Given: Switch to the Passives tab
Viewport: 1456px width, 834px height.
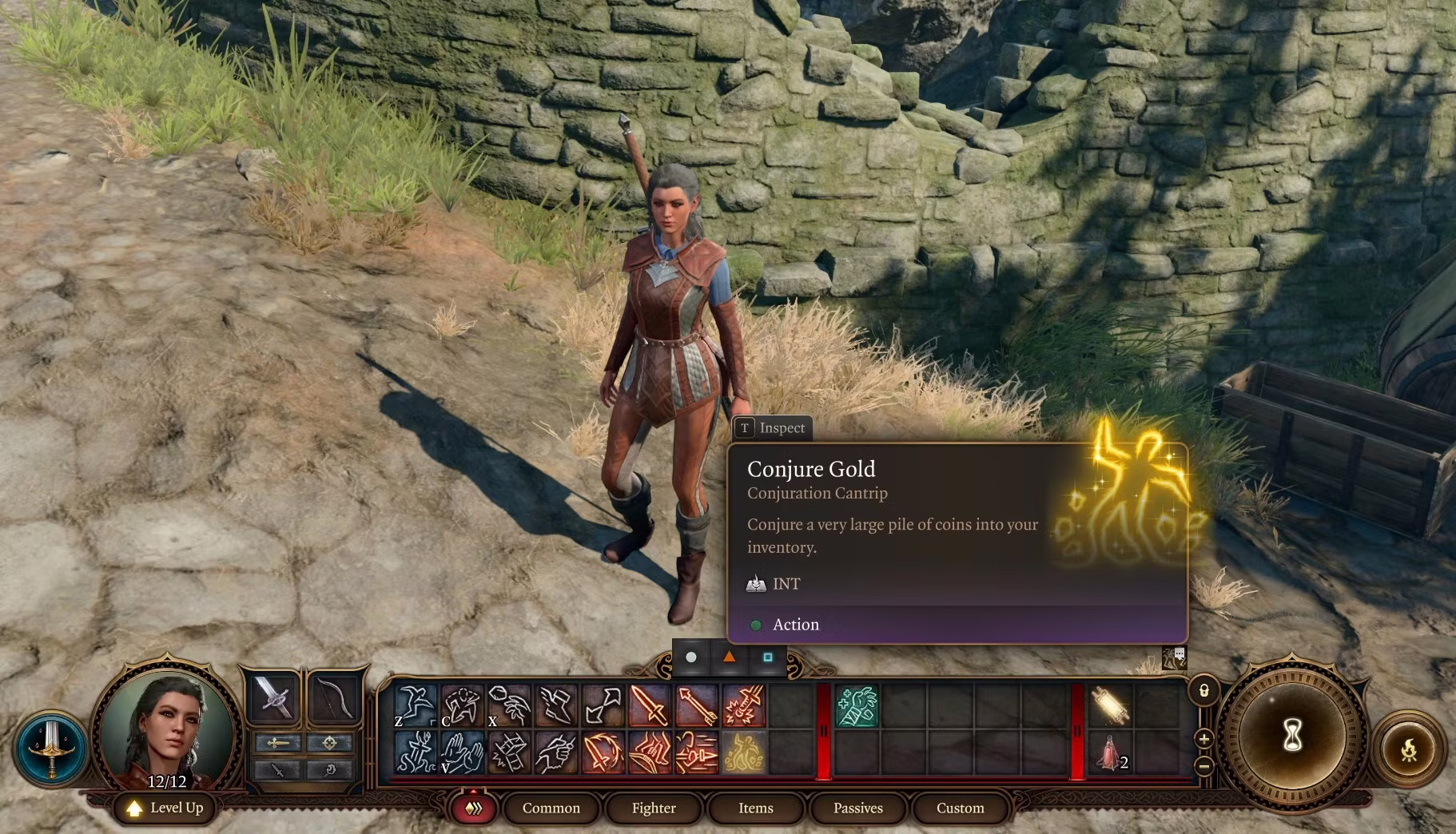Looking at the screenshot, I should tap(857, 808).
